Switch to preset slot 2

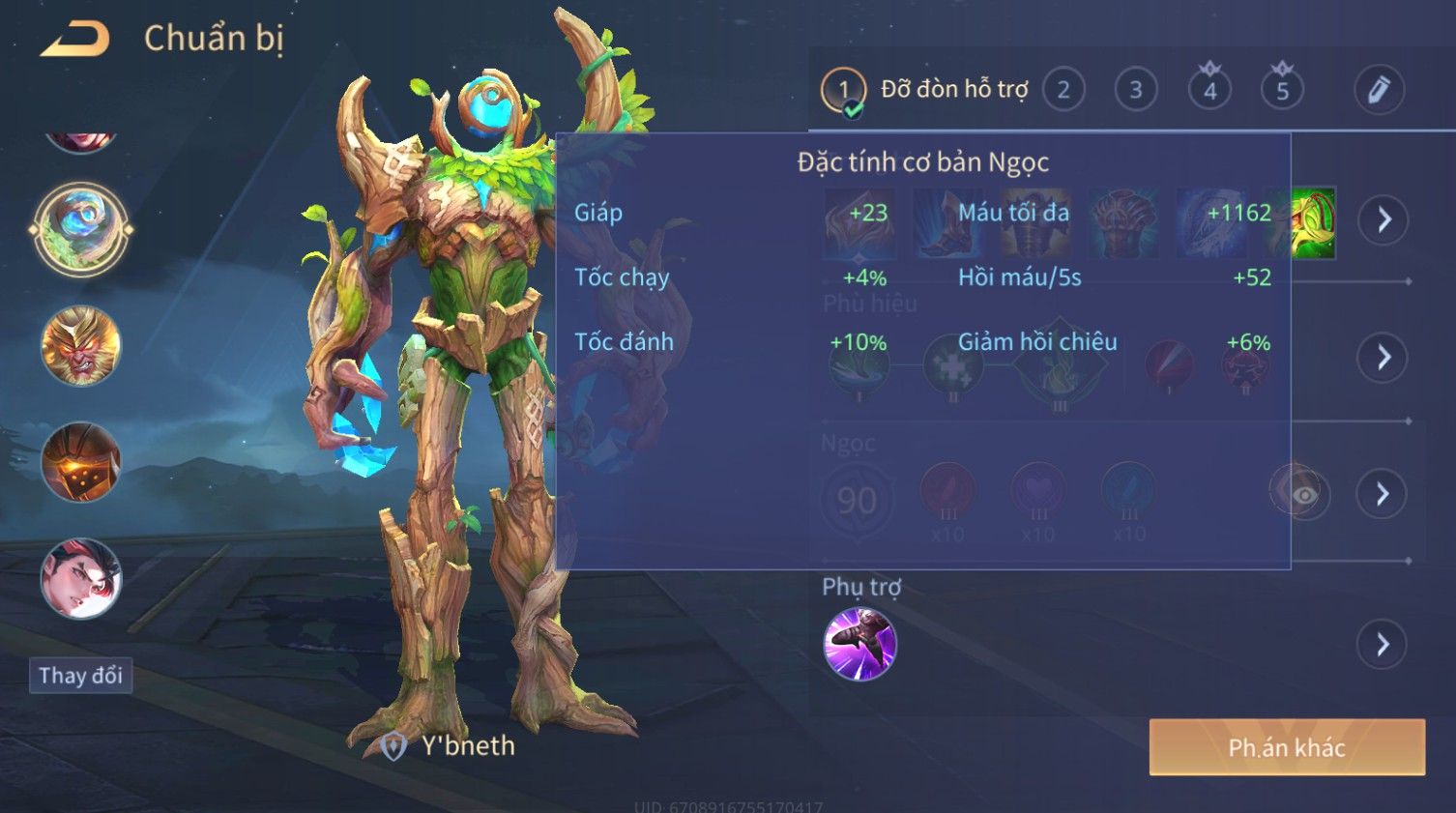click(x=1063, y=91)
